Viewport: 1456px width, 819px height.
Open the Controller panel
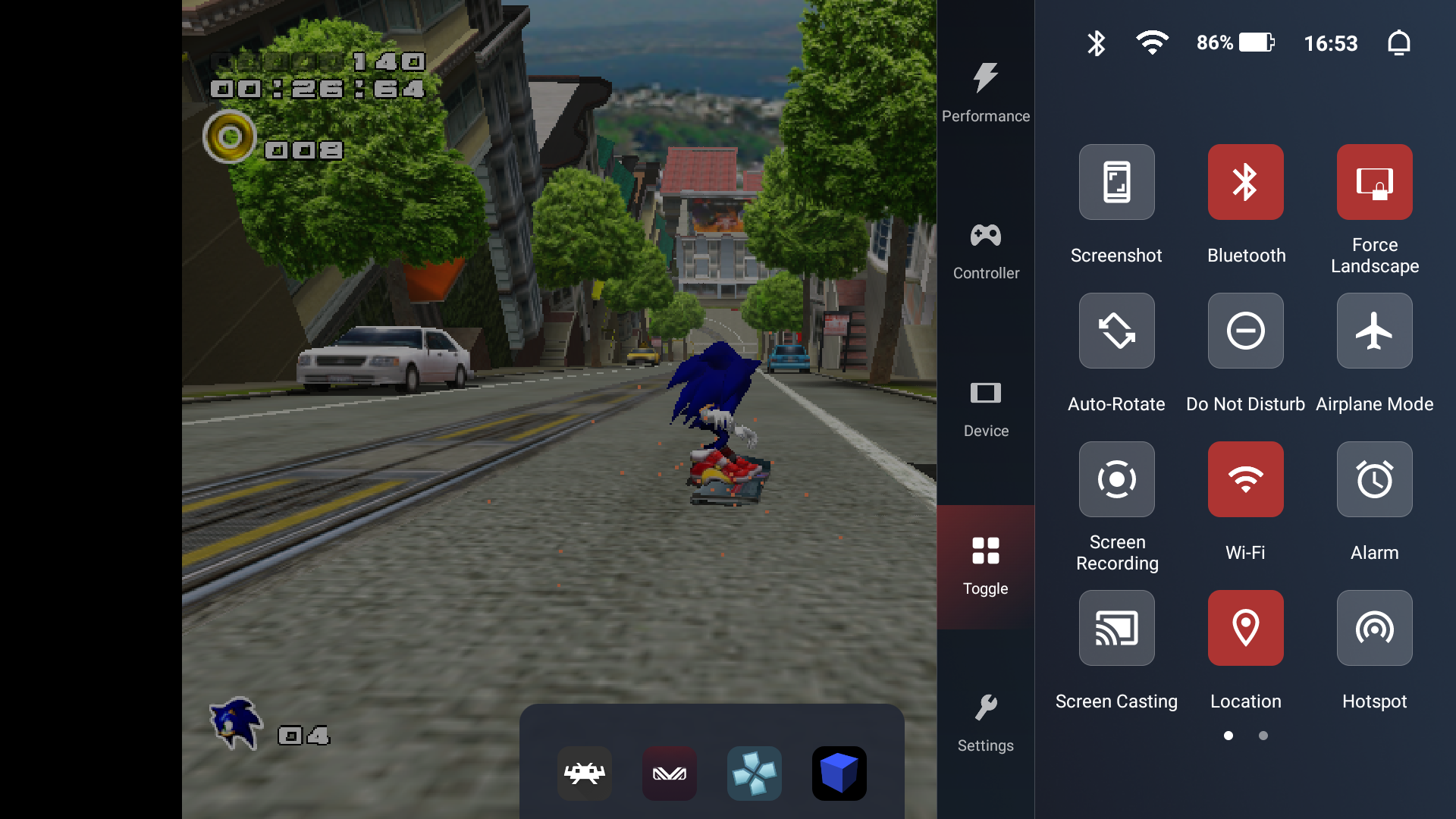985,250
